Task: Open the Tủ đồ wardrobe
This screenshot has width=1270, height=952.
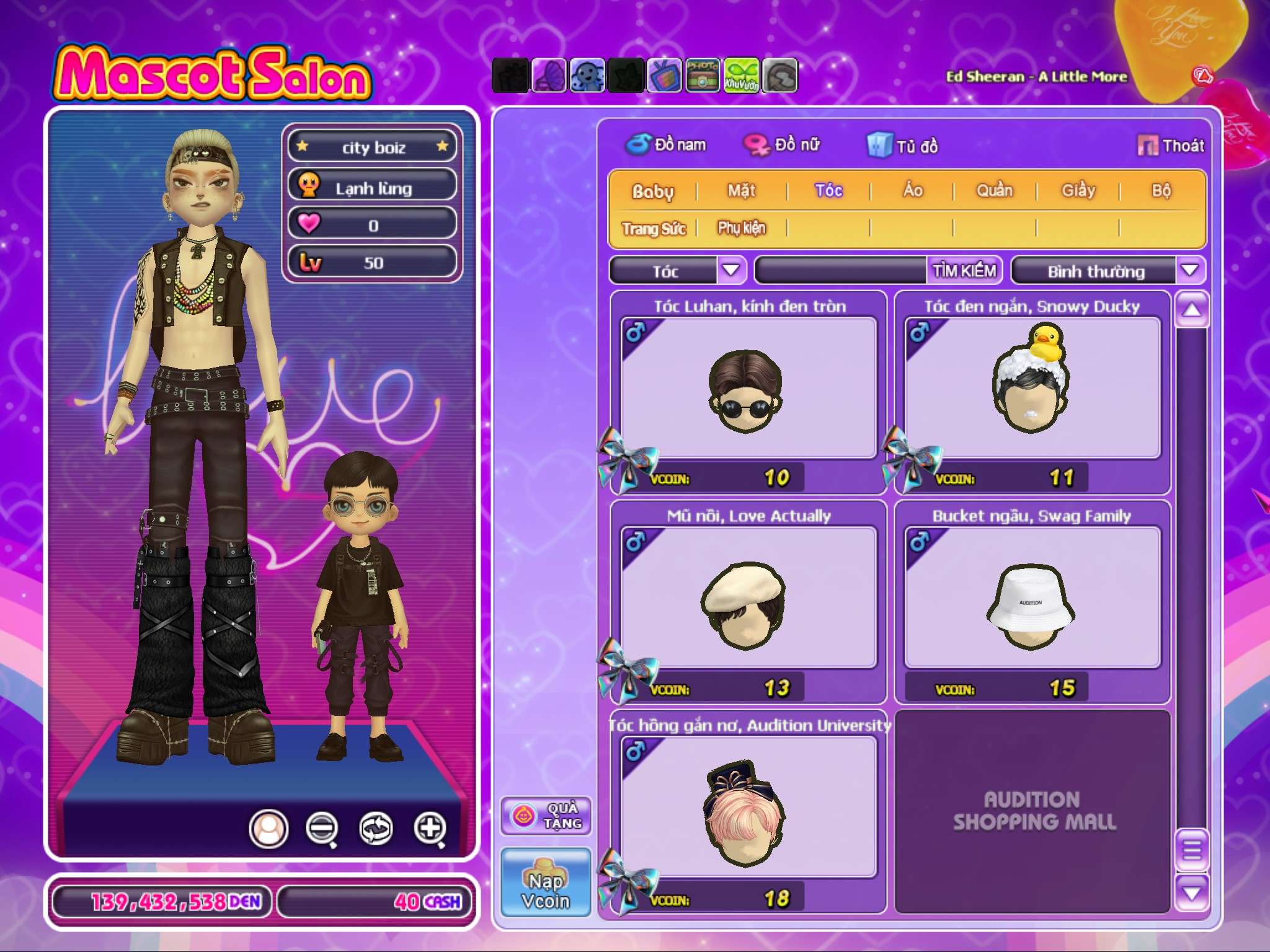Action: (x=904, y=146)
